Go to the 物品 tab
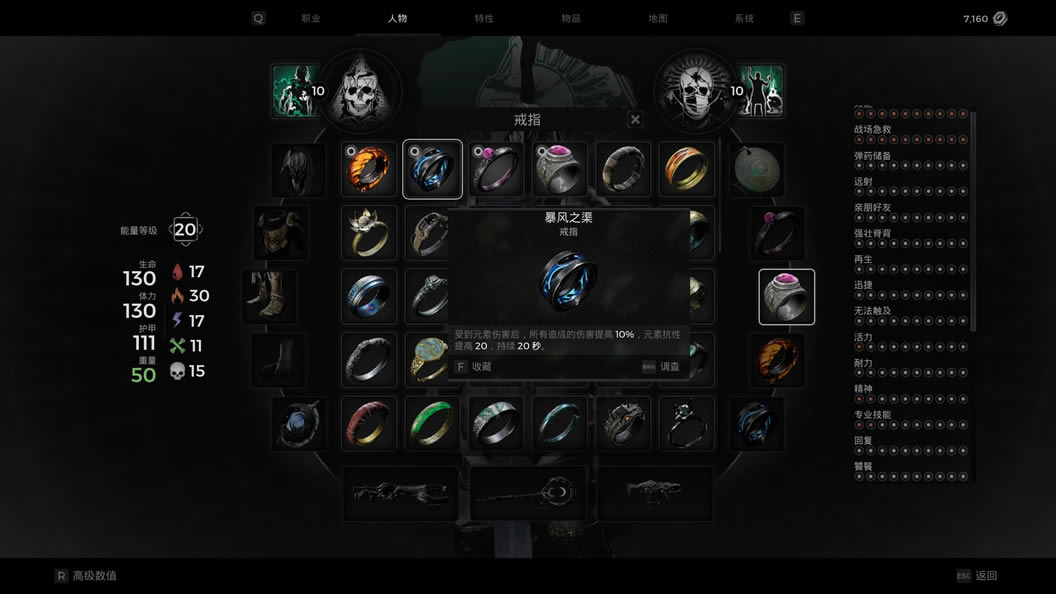The width and height of the screenshot is (1056, 594). click(571, 19)
